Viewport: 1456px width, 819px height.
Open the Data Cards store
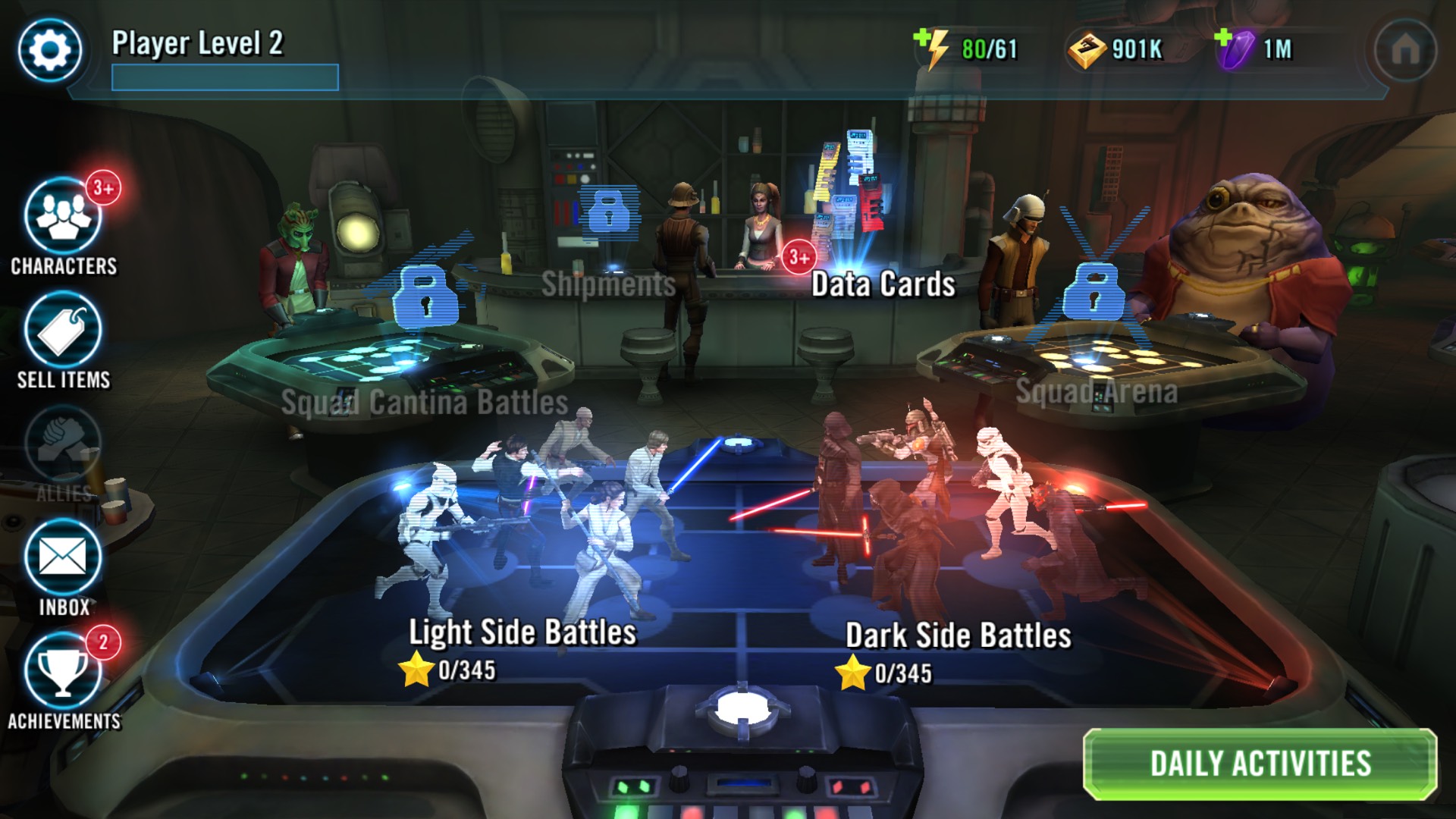coord(883,284)
